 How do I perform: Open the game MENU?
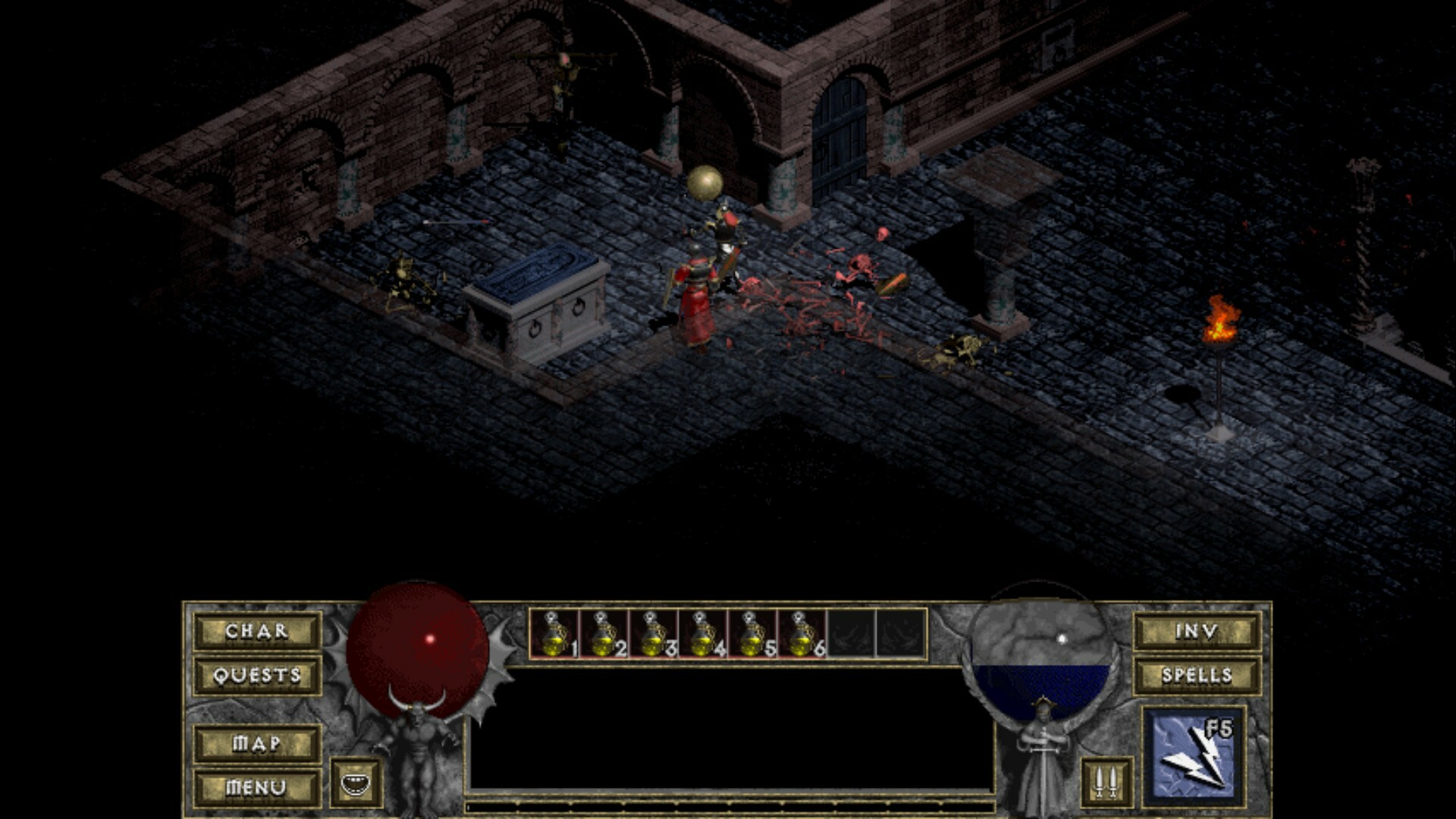click(x=257, y=787)
